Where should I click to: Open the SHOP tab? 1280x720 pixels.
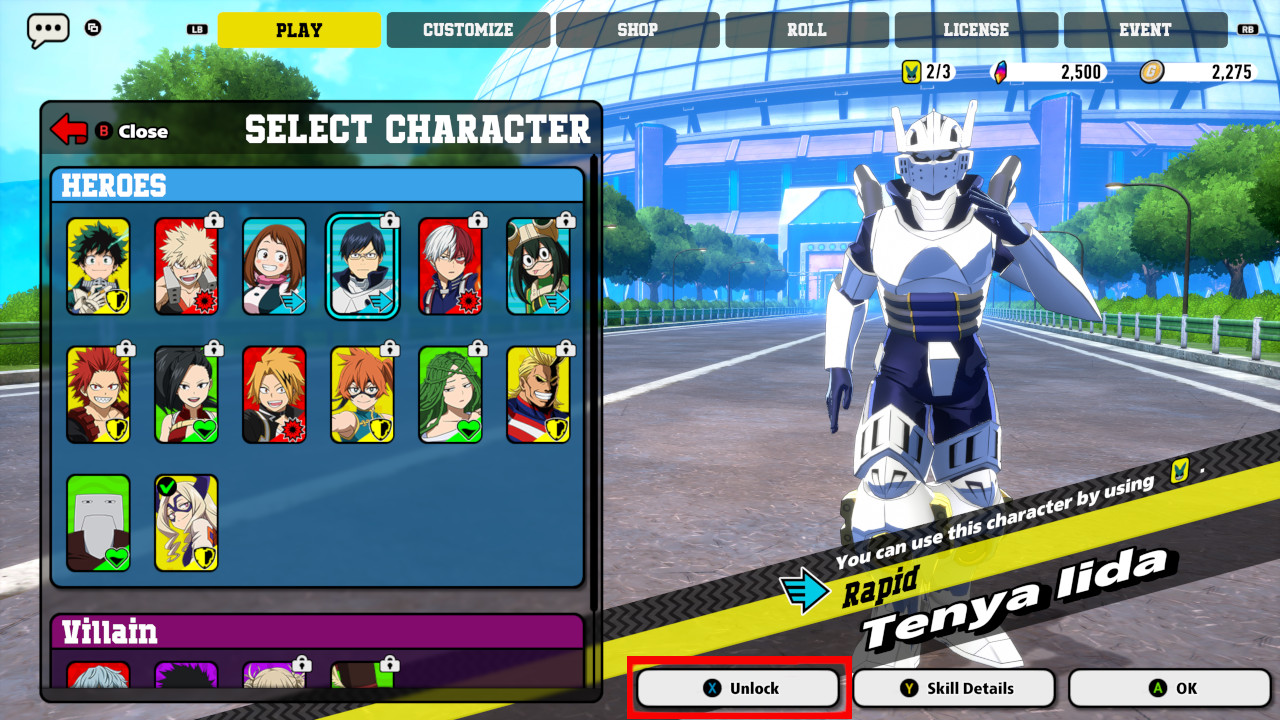636,29
